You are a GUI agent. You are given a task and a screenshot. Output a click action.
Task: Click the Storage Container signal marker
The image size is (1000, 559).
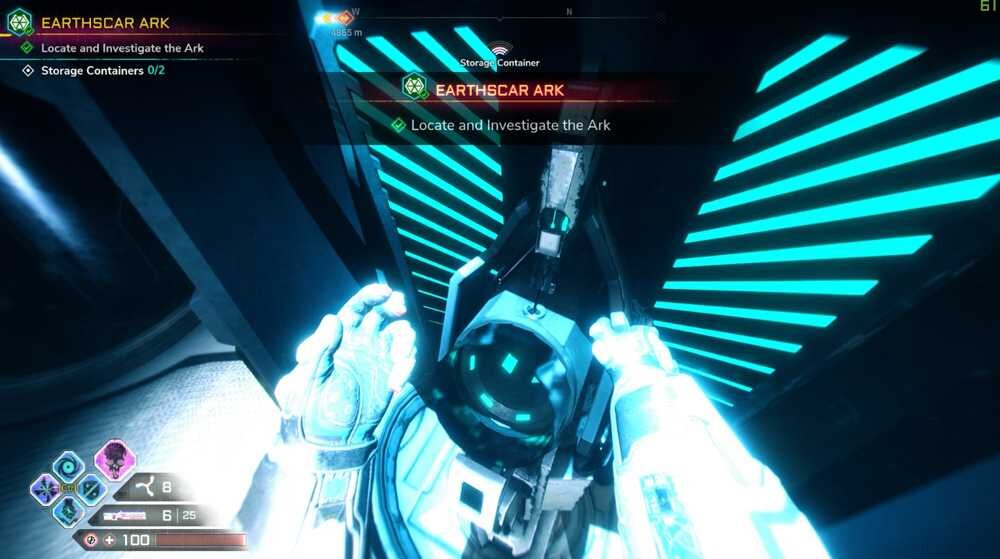(x=500, y=49)
